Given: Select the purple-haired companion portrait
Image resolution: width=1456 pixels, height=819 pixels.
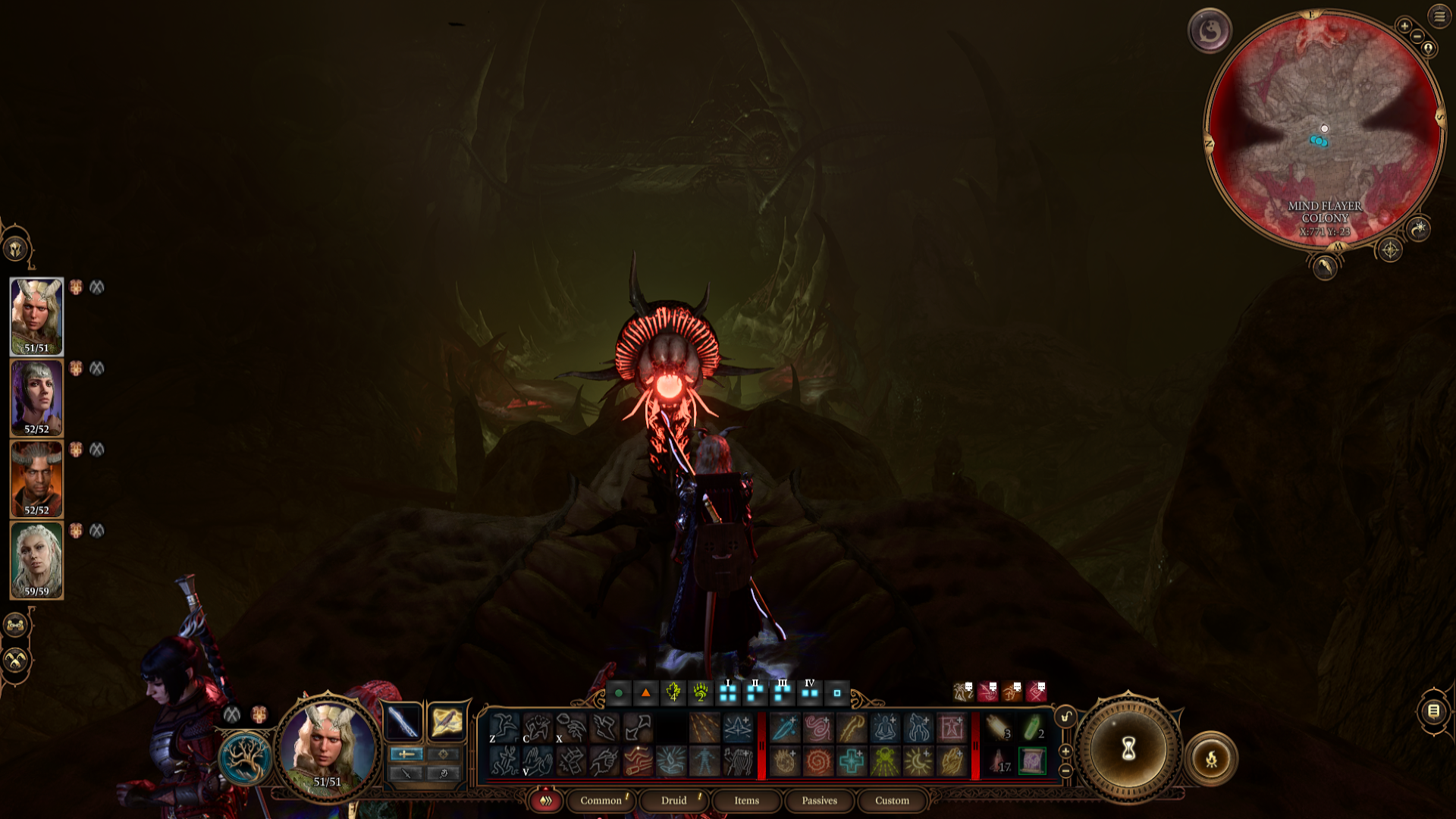Looking at the screenshot, I should 36,397.
